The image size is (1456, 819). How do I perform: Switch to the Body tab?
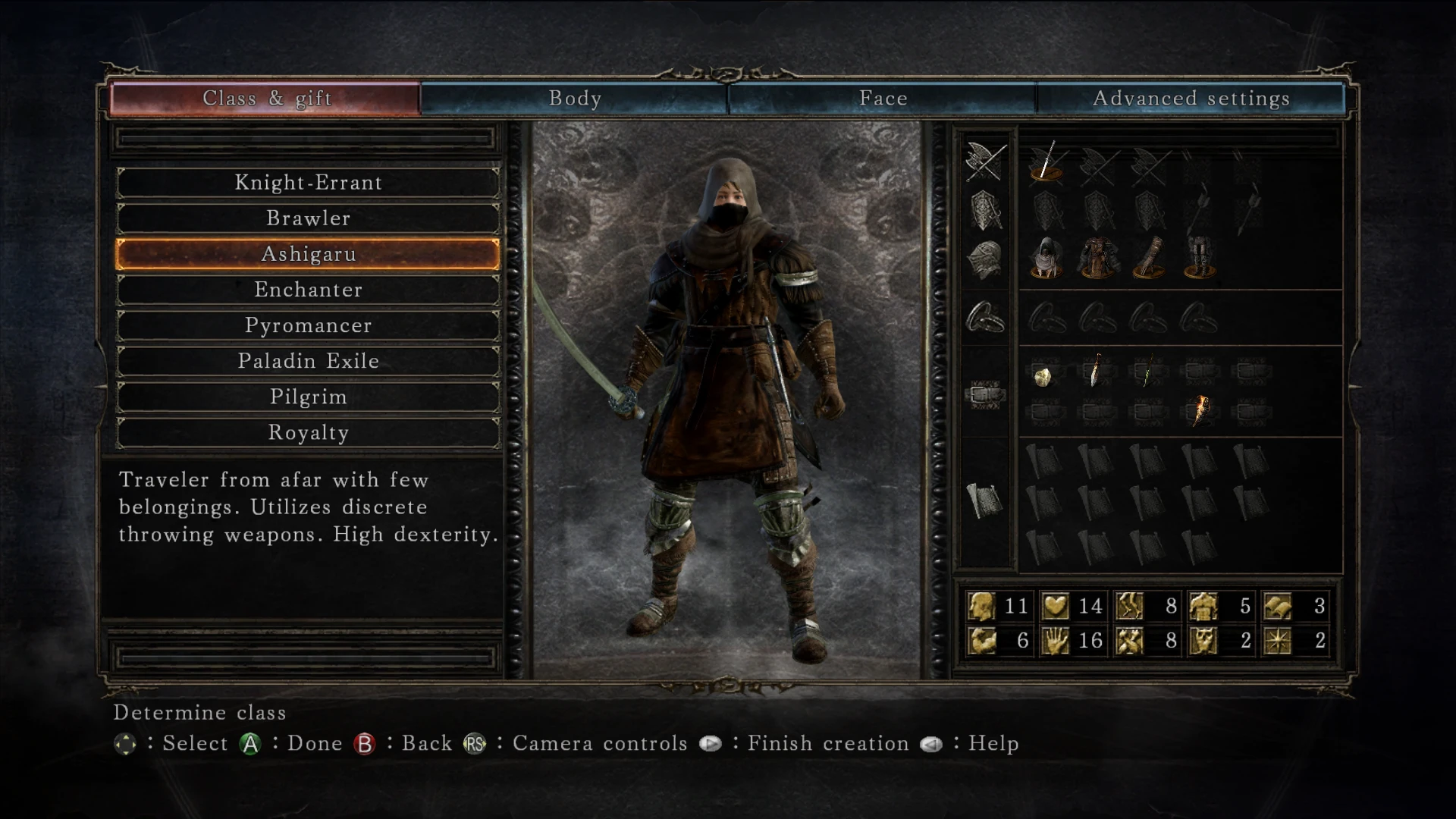point(575,99)
